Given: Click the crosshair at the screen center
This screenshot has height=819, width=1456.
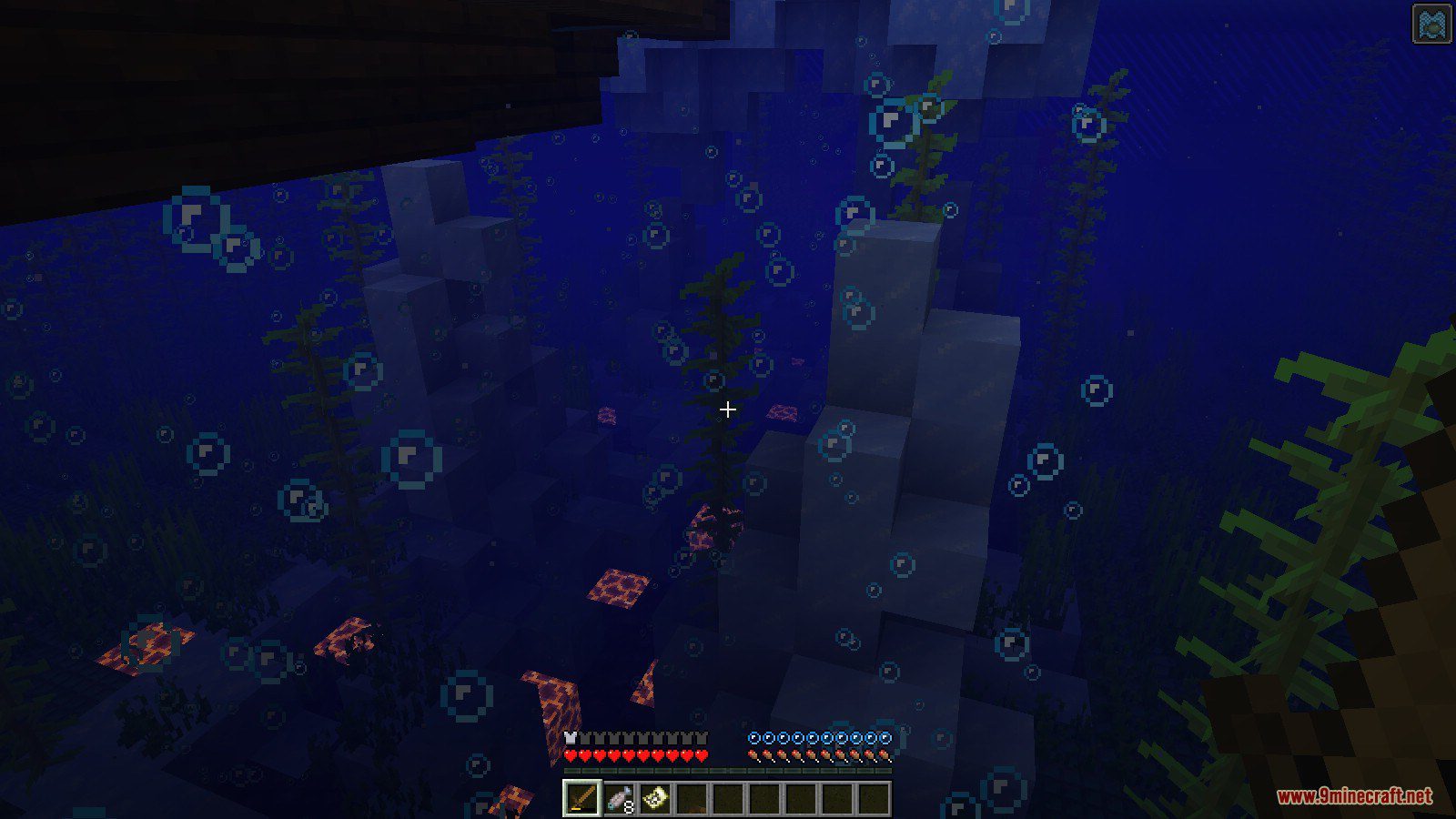Looking at the screenshot, I should point(728,409).
